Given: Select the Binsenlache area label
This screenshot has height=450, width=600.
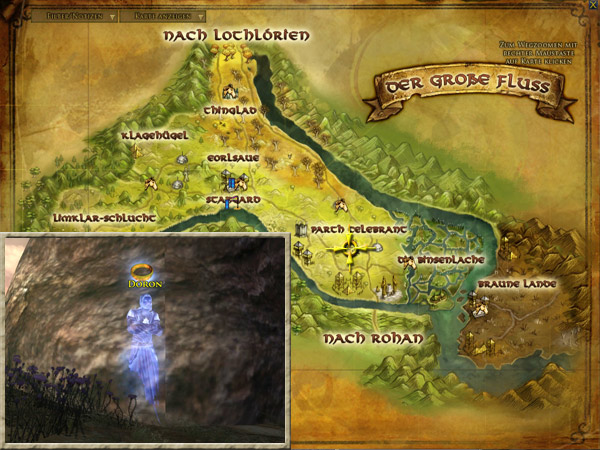Looking at the screenshot, I should [444, 259].
